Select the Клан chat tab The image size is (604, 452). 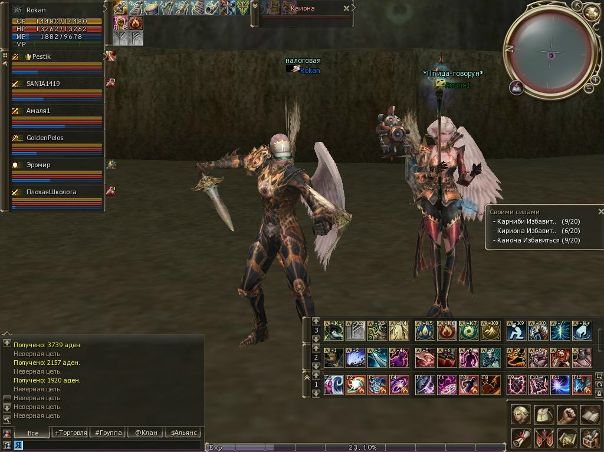(146, 432)
